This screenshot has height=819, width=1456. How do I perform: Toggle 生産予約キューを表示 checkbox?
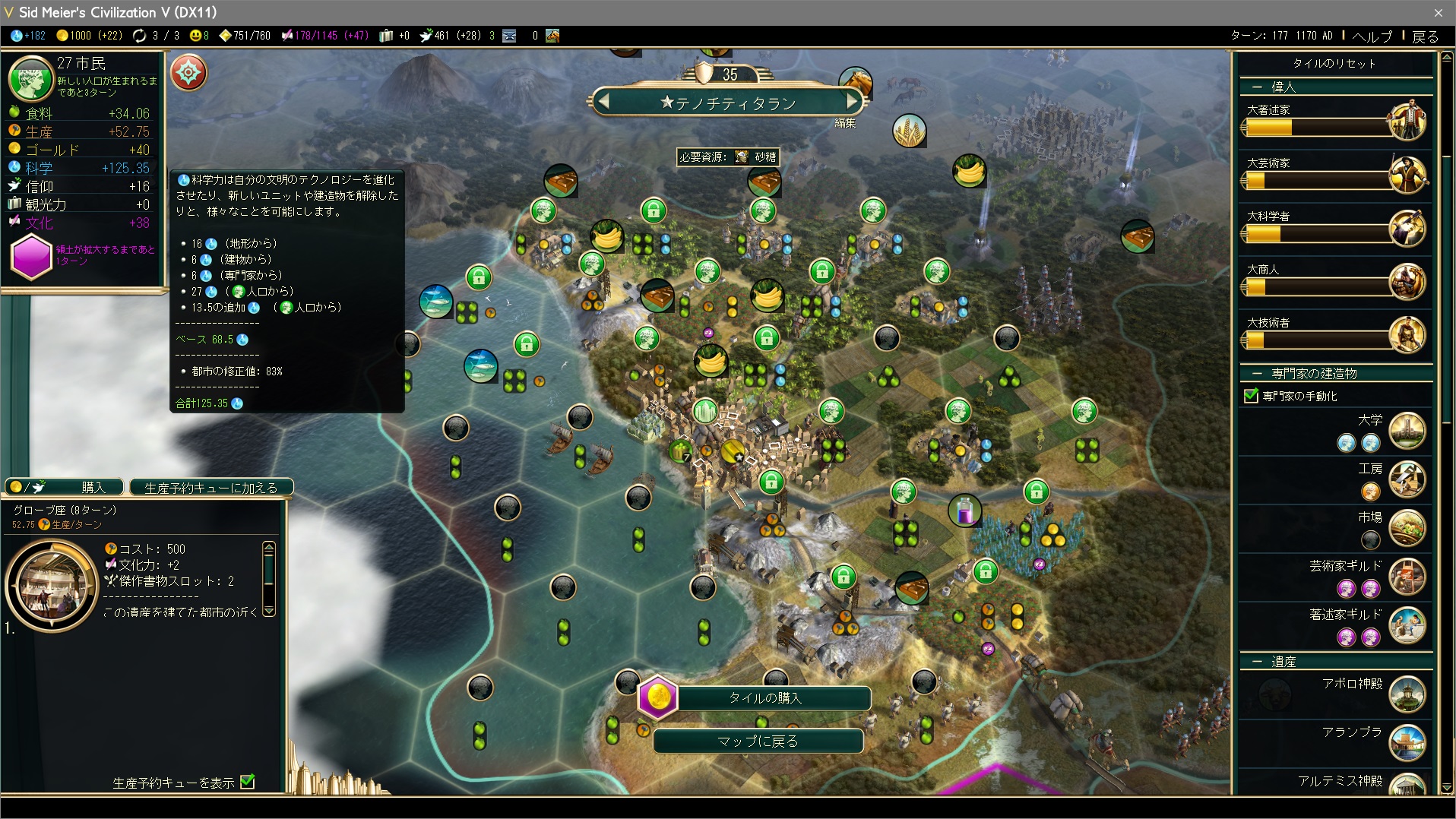[248, 782]
